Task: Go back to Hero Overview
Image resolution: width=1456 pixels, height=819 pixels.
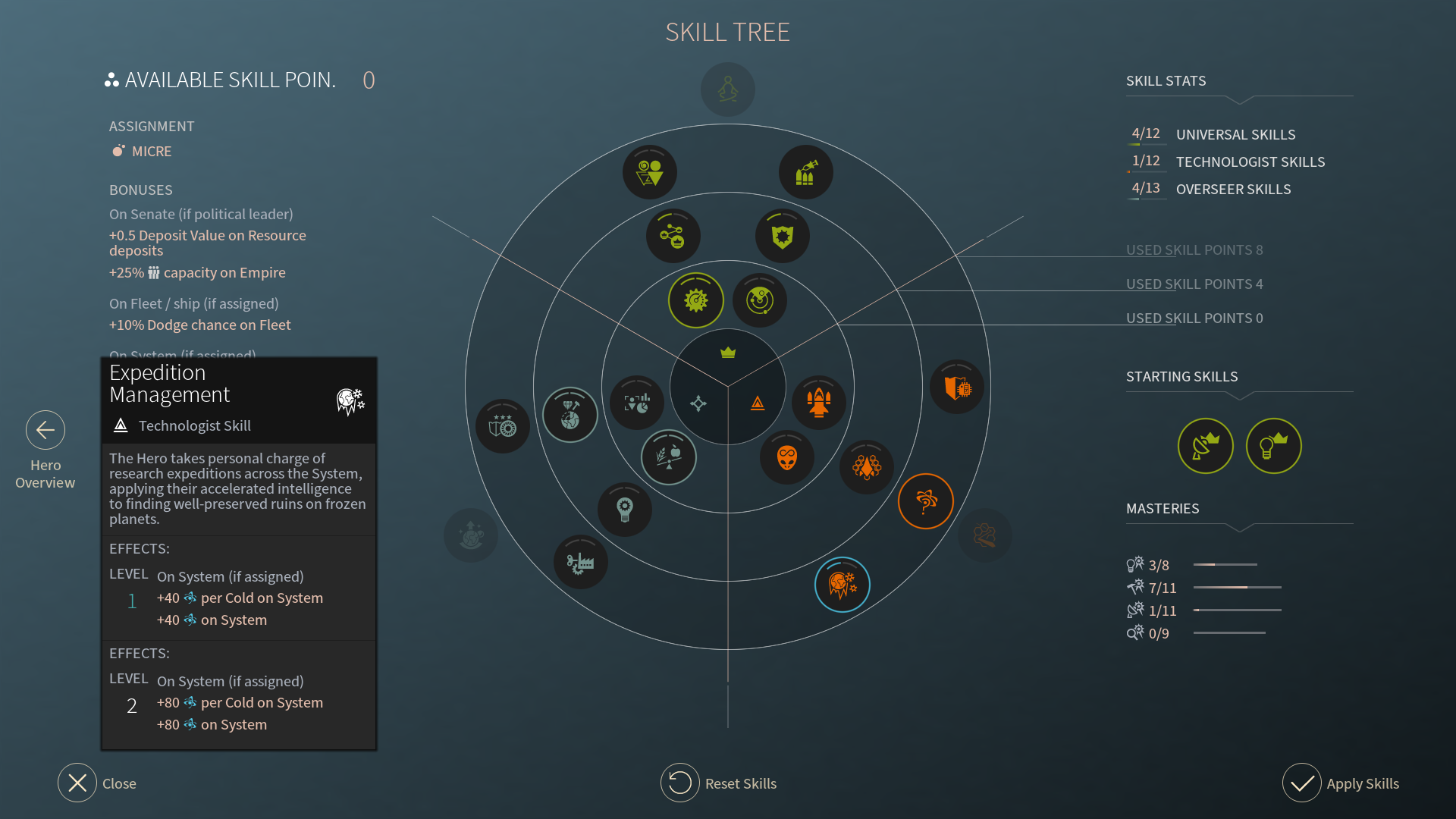Action: 45,431
